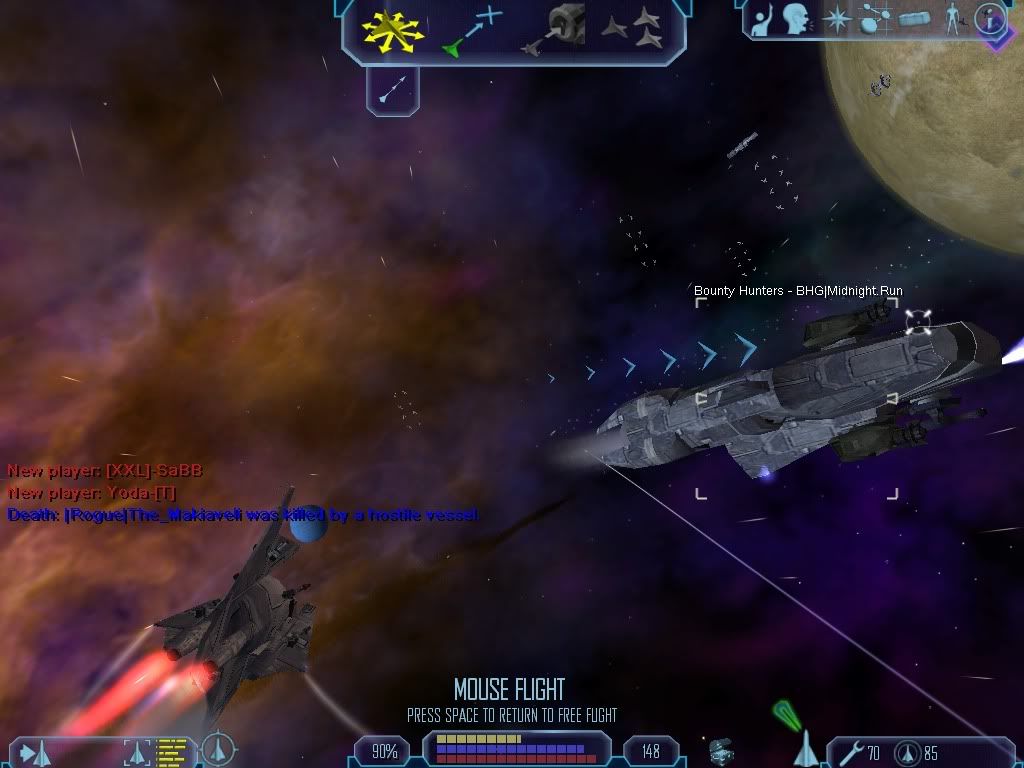Select the yellow Free Flight maneuver icon

tap(392, 29)
